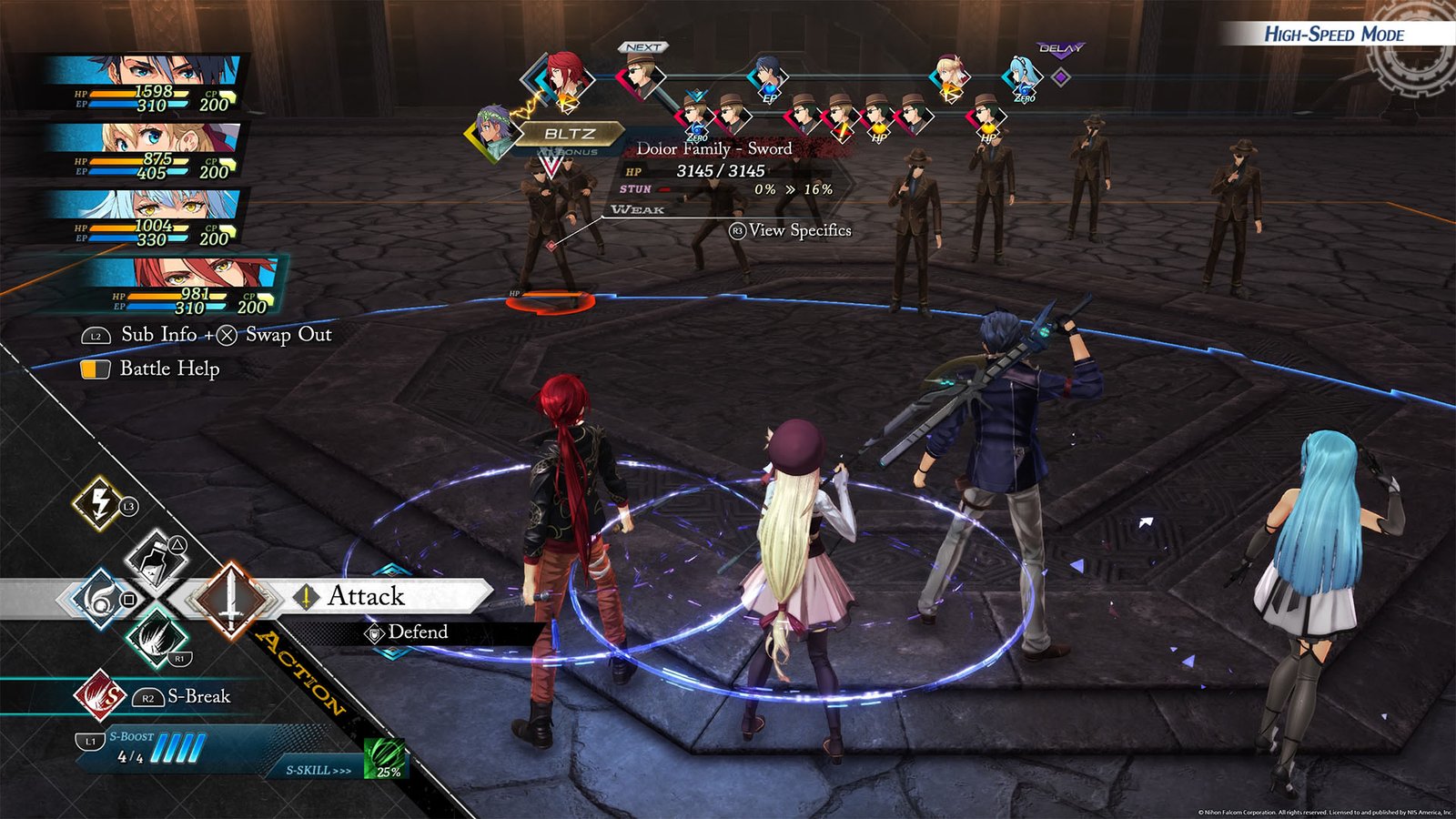Viewport: 1456px width, 819px height.
Task: Open the orange Battle Help icon
Action: (x=96, y=369)
